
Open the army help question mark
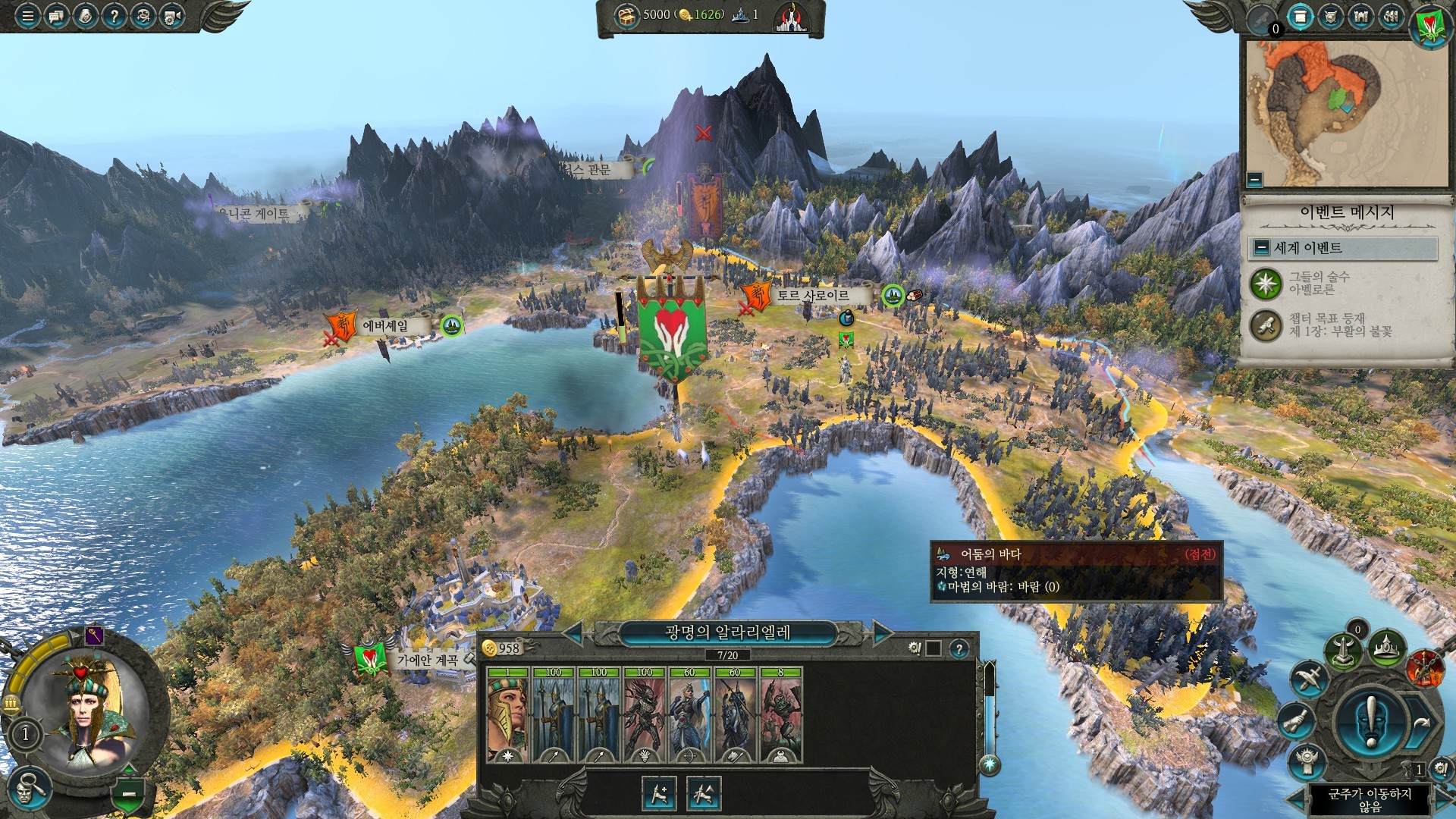click(959, 649)
